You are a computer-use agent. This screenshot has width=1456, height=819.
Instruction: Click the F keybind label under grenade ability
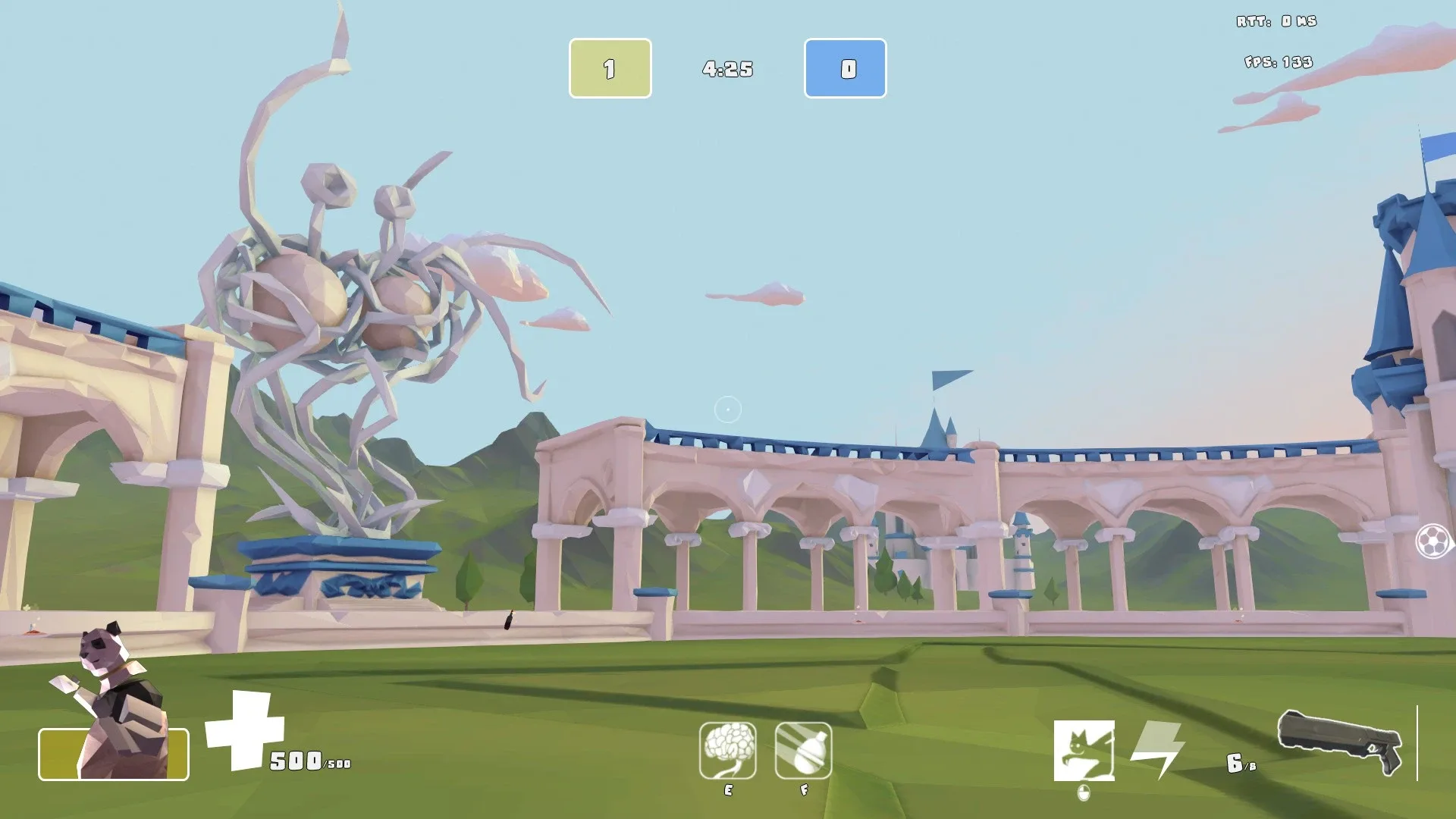804,790
